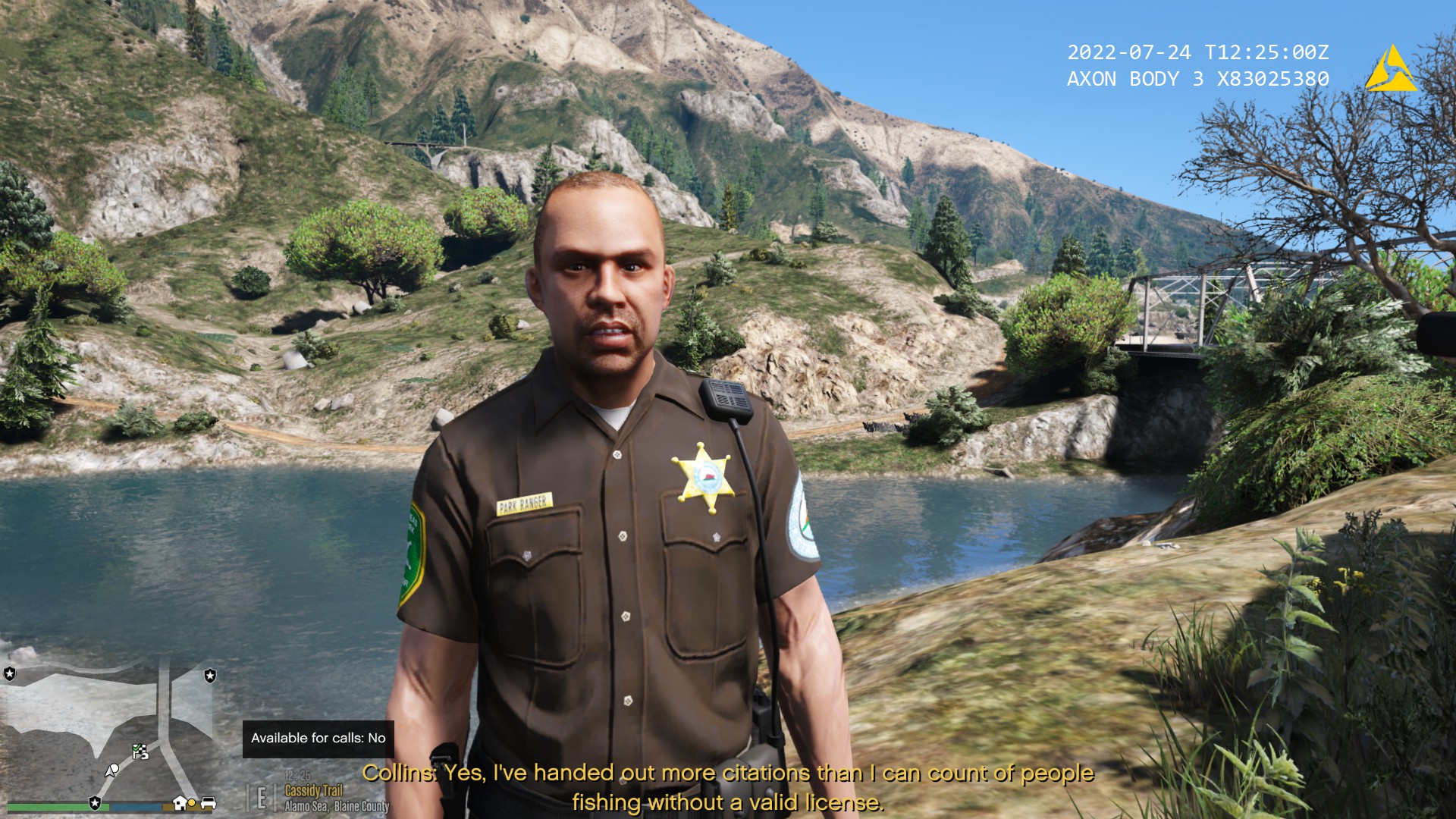Select the checkered flag marker on minimap
This screenshot has height=819, width=1456.
pos(140,752)
